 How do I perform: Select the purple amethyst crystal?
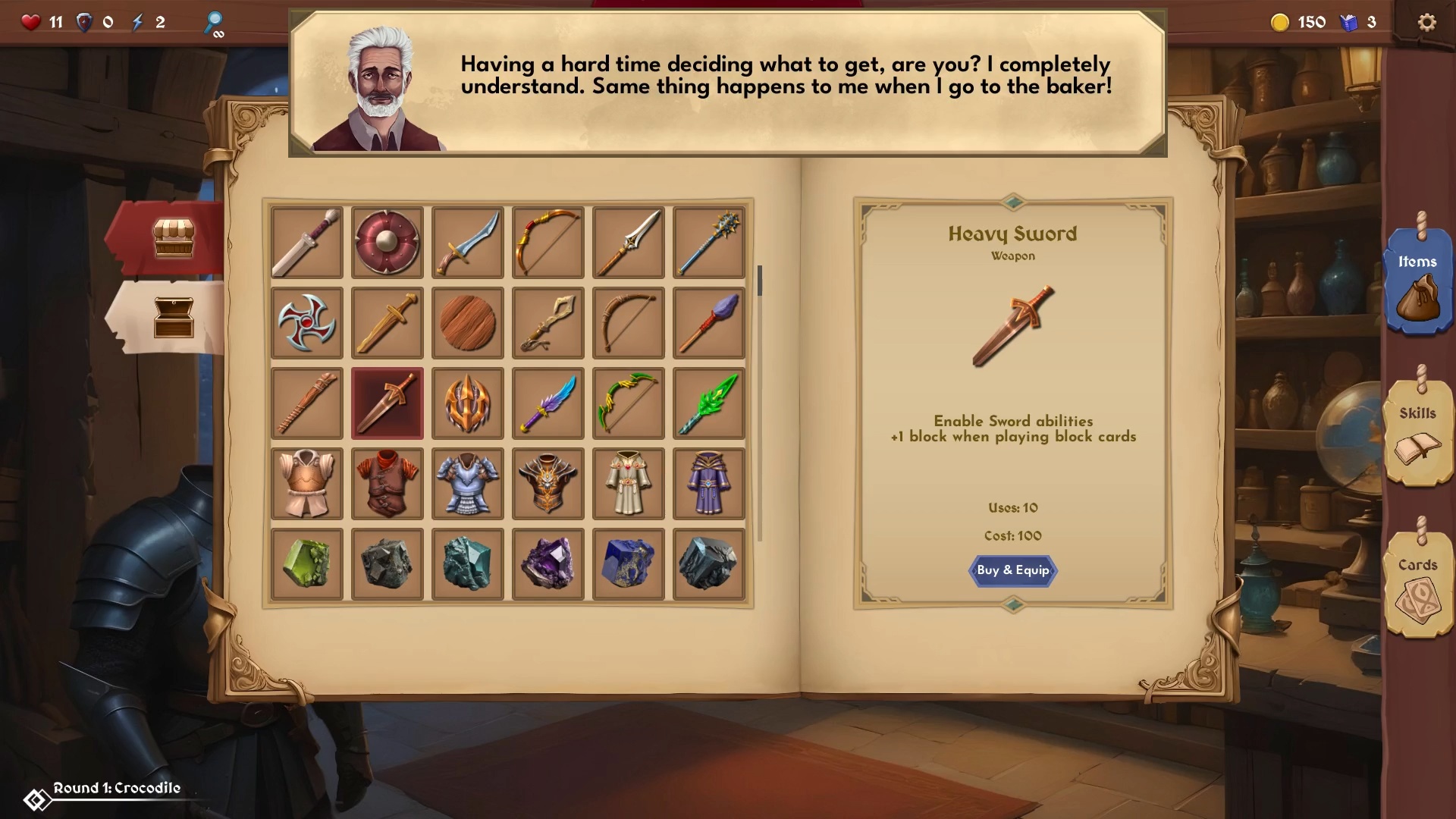click(548, 564)
